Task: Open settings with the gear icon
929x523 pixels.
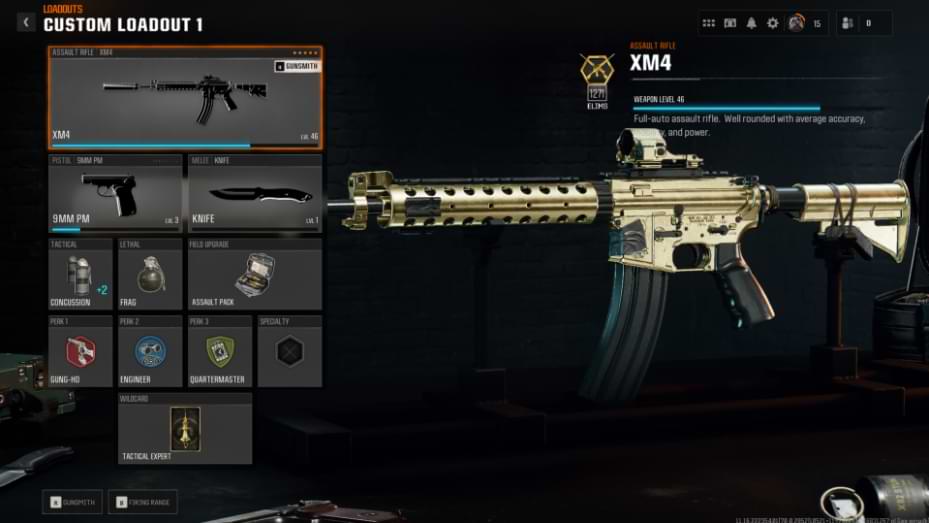Action: pos(772,23)
